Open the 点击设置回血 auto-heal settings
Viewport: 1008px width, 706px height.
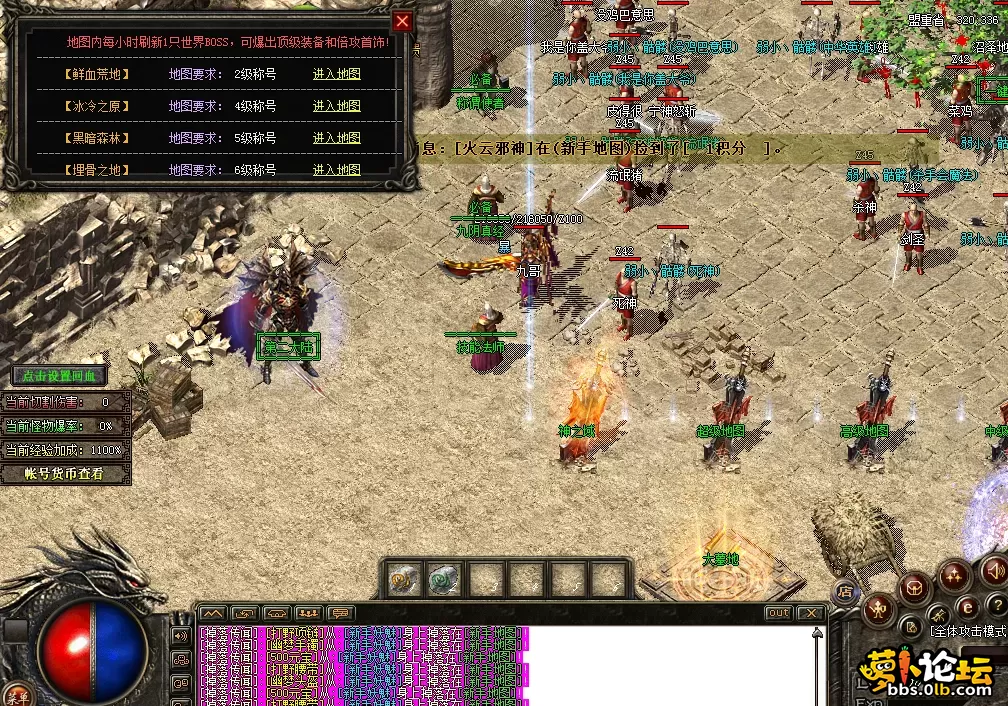pyautogui.click(x=59, y=376)
